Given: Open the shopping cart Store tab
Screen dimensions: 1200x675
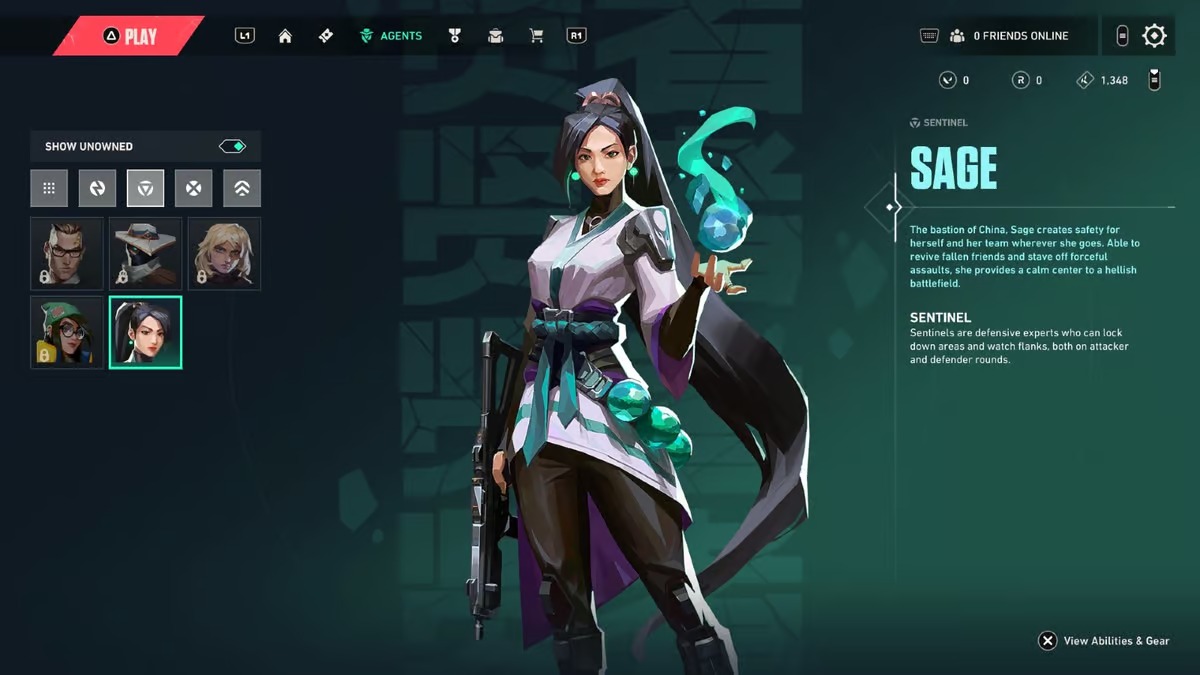Looking at the screenshot, I should (536, 36).
